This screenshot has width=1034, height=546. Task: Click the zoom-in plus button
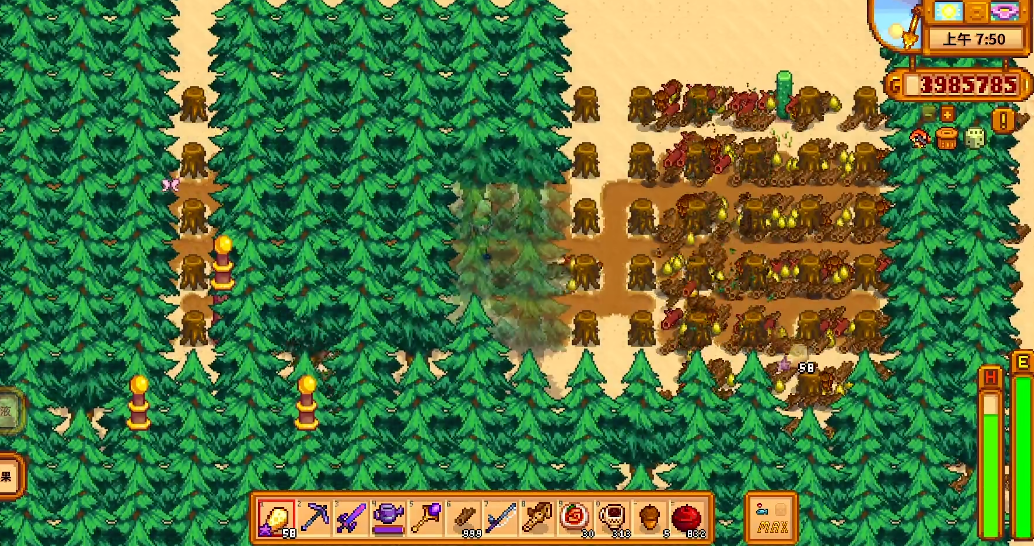947,113
